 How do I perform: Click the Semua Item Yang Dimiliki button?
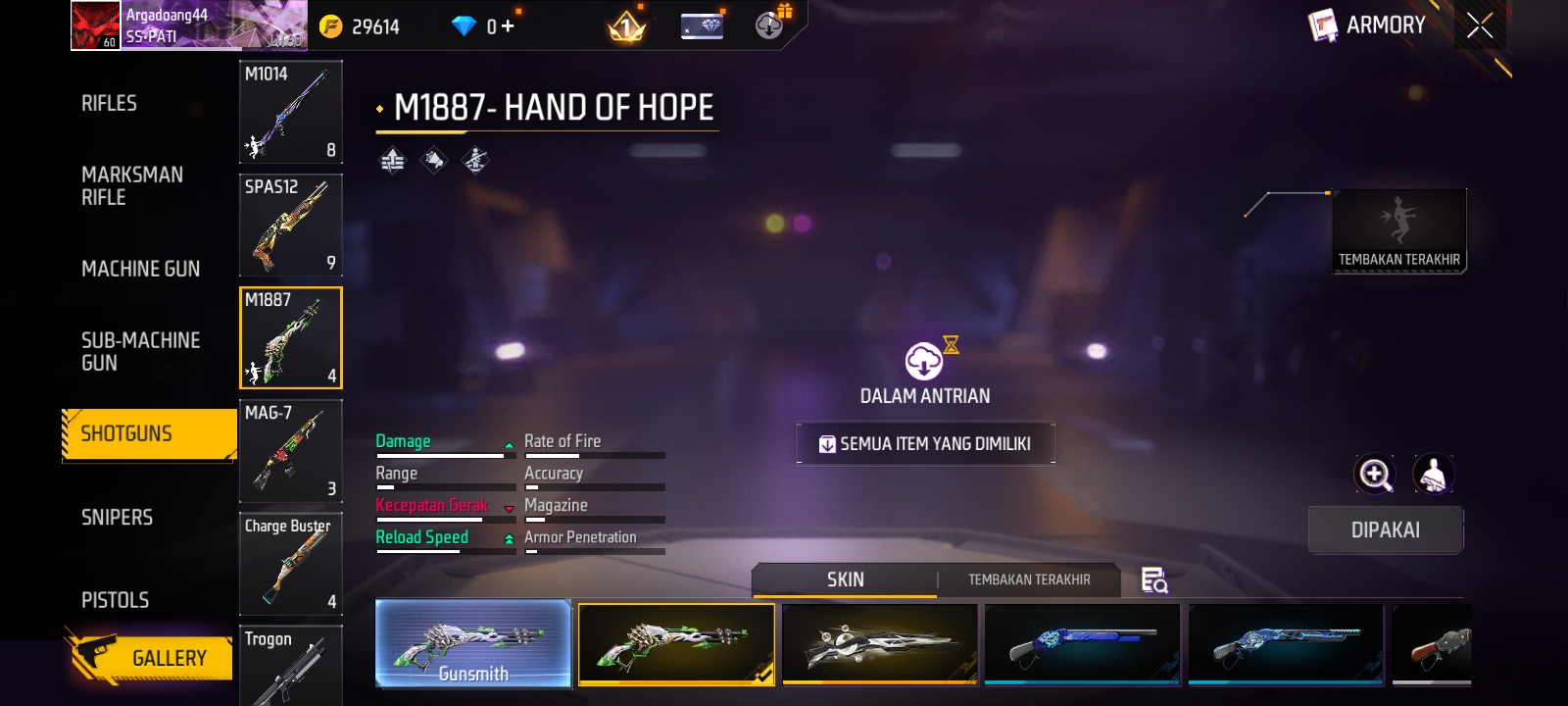925,444
